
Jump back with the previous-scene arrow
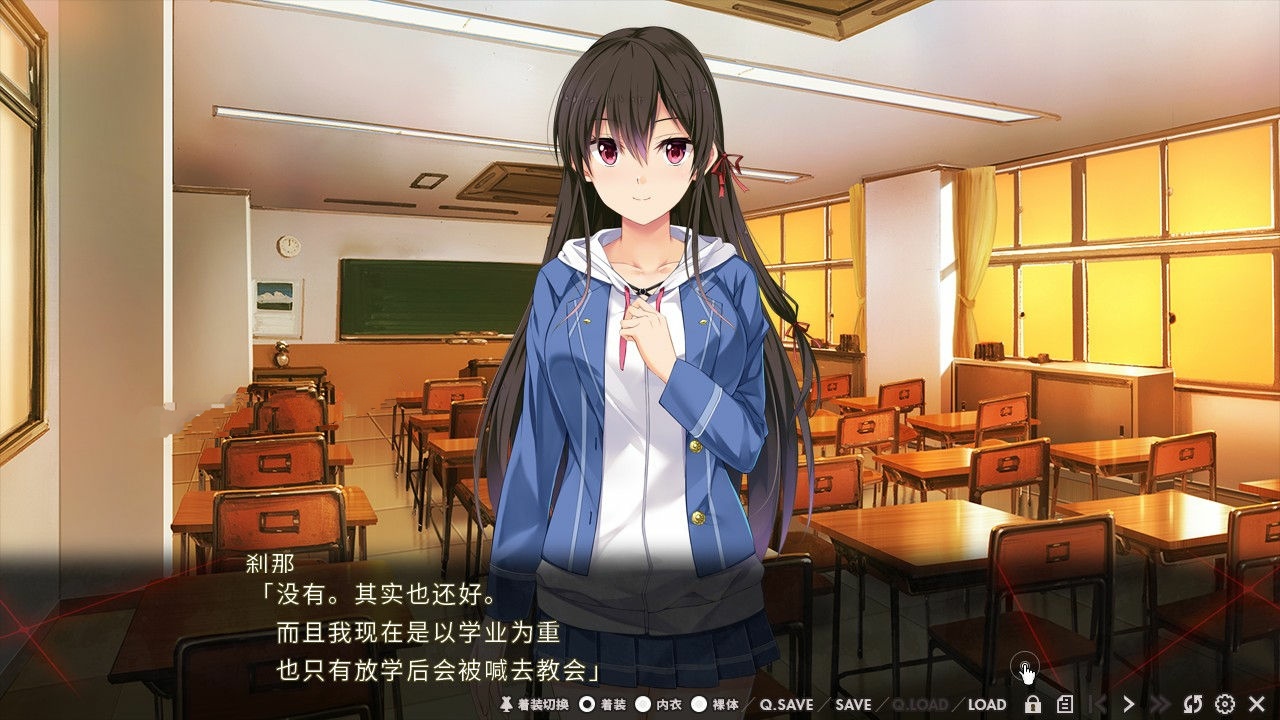coord(1097,704)
